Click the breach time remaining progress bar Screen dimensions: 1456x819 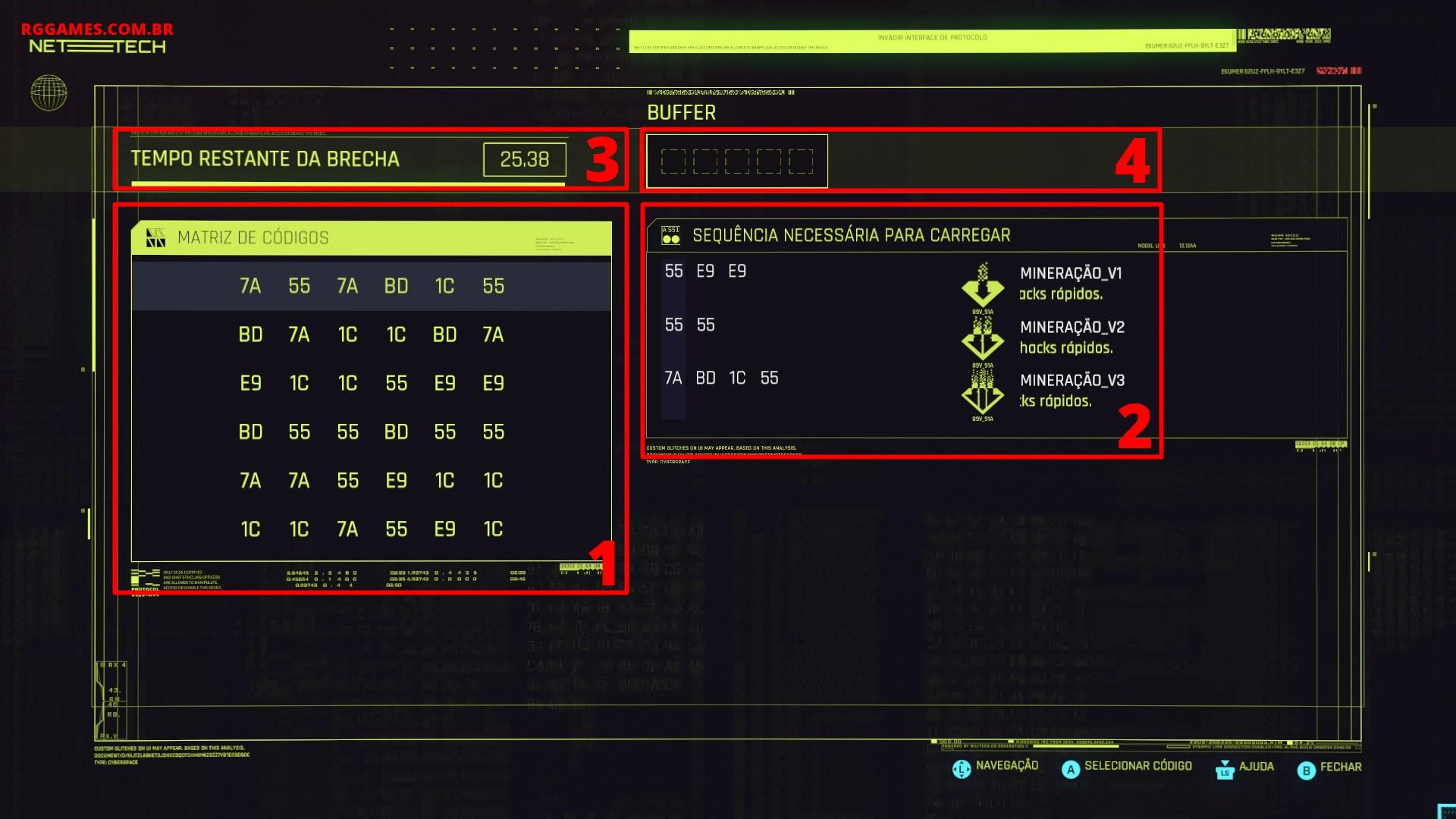pyautogui.click(x=346, y=183)
